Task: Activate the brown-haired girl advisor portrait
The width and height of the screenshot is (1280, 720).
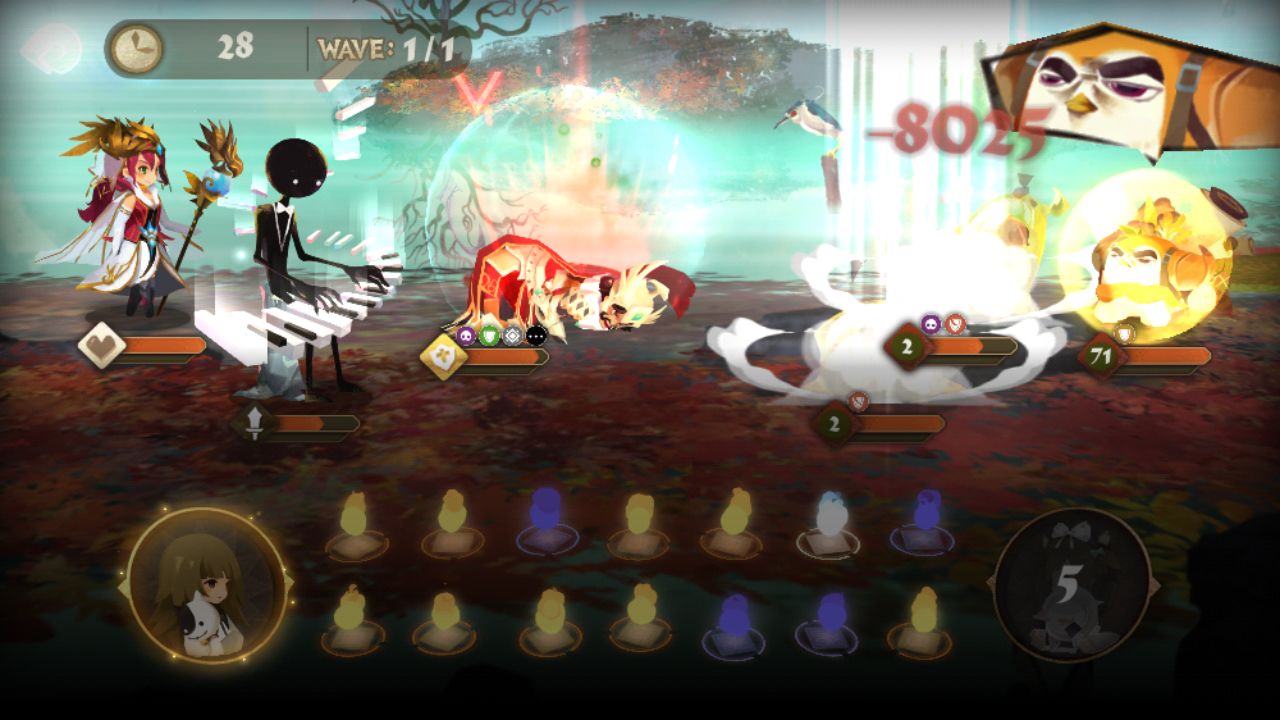Action: pos(207,586)
